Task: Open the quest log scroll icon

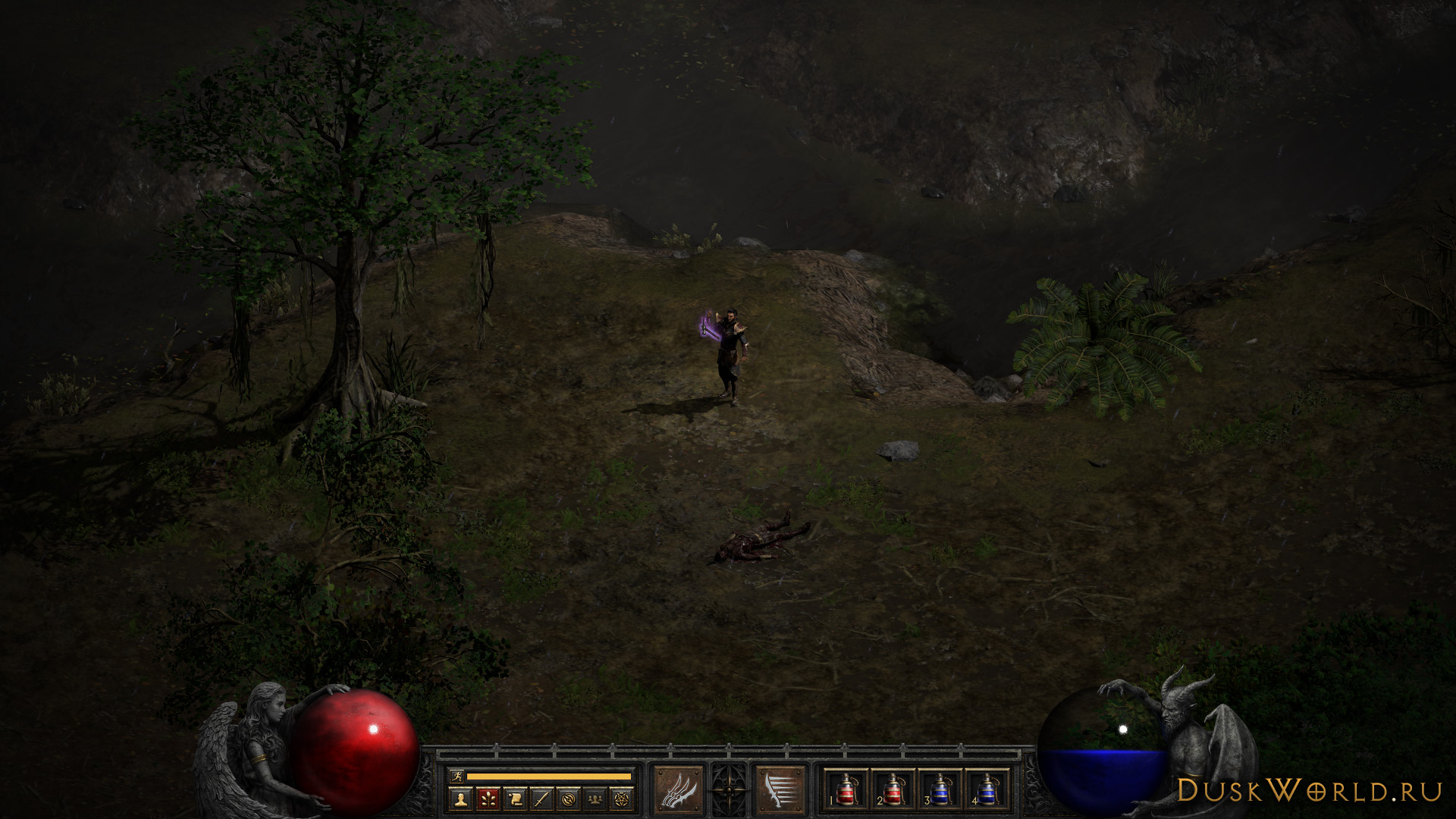Action: (x=515, y=798)
